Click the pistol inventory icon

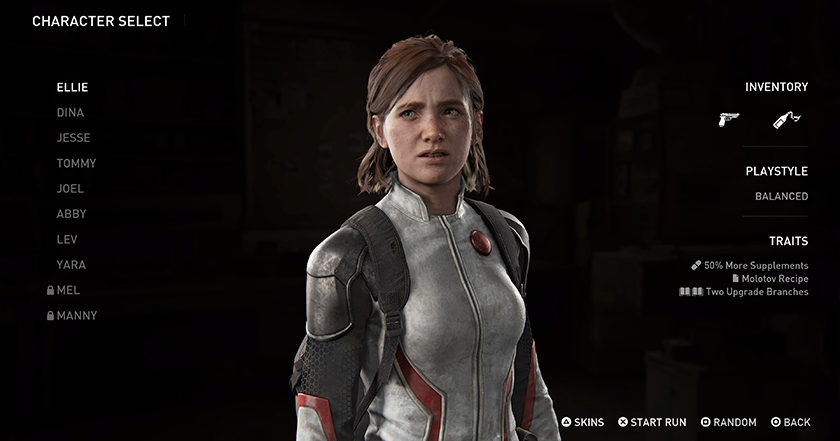point(728,120)
